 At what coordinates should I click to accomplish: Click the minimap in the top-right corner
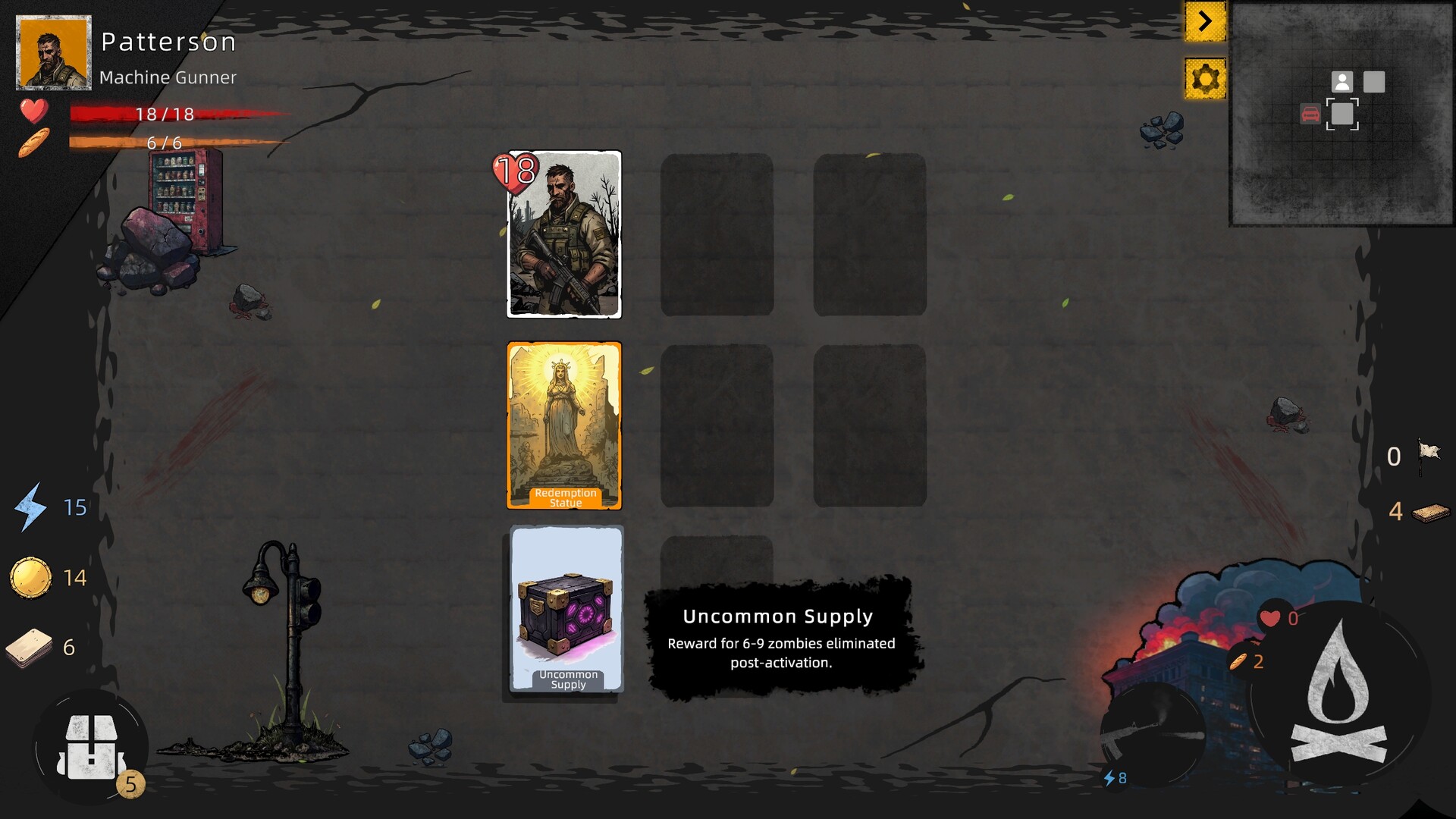click(1342, 114)
